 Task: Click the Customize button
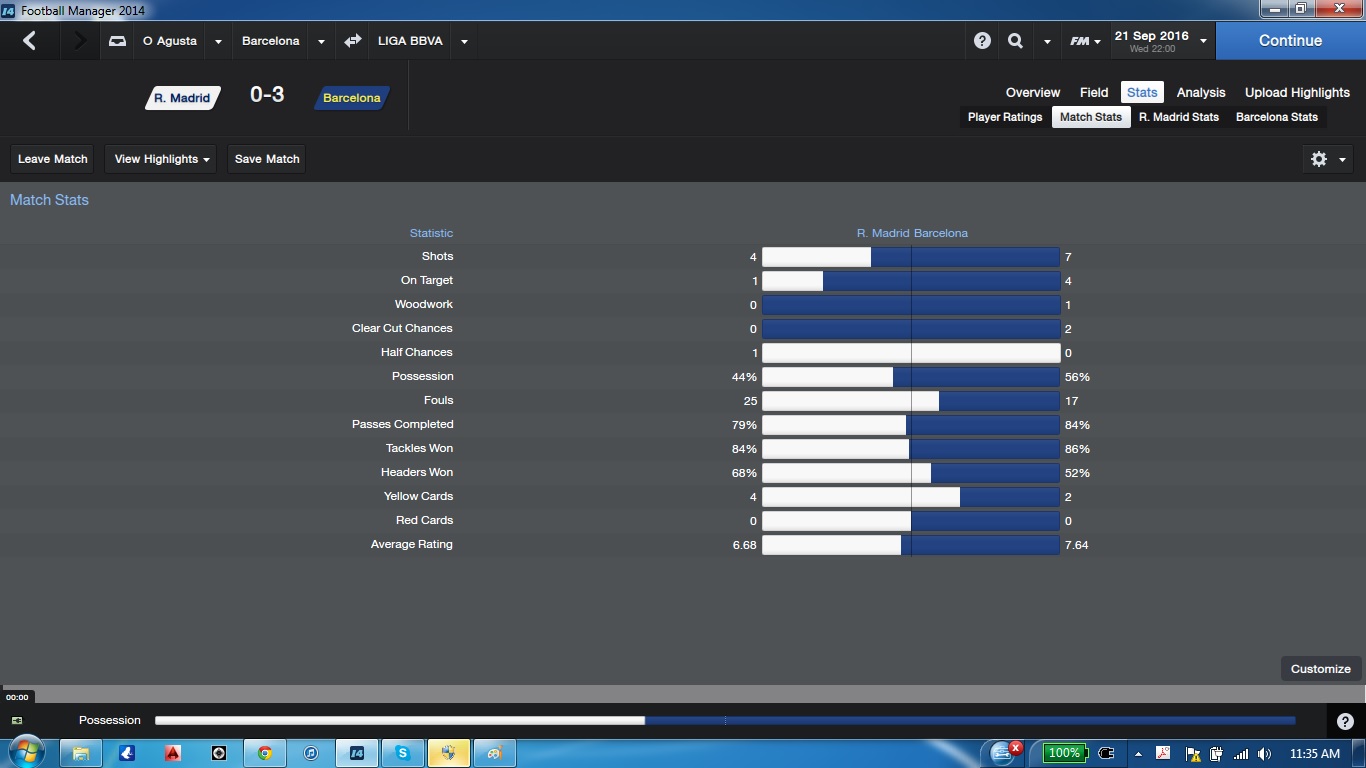(1320, 669)
